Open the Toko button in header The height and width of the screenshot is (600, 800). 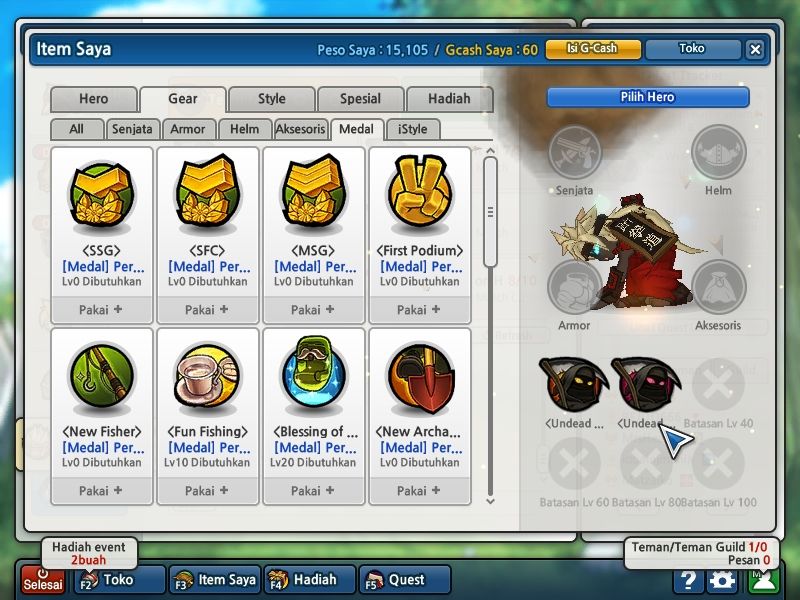point(692,49)
